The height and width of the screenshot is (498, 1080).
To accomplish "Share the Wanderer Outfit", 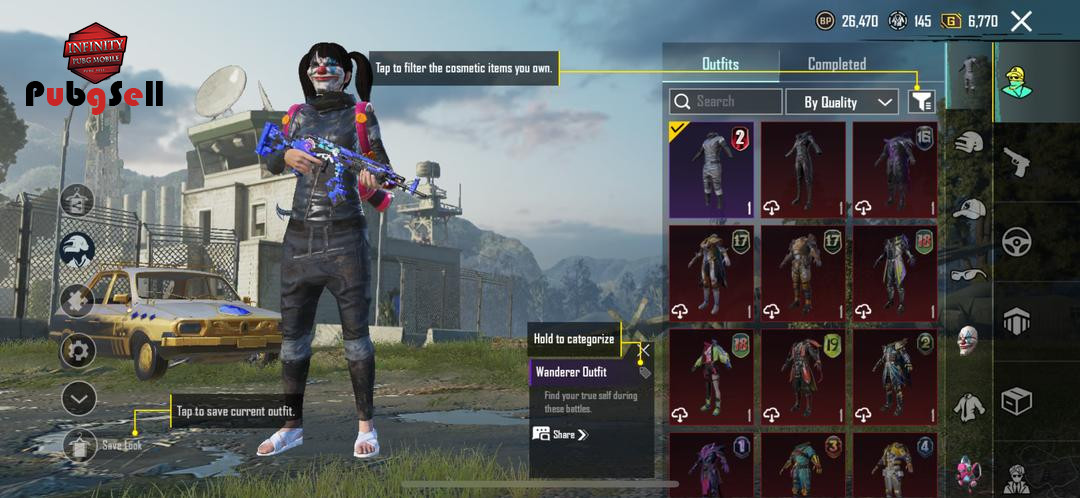I will click(561, 435).
